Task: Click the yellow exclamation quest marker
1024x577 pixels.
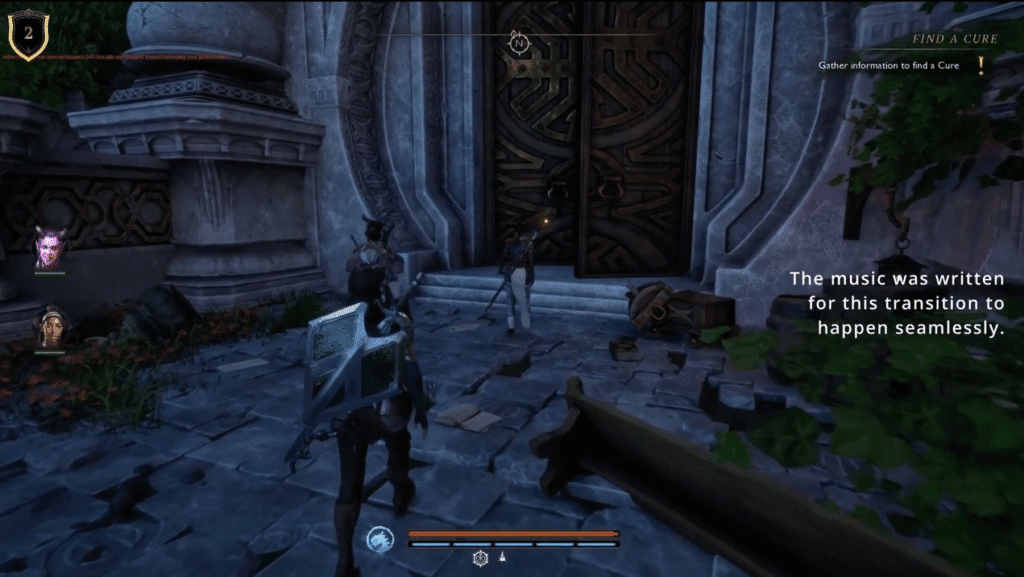Action: (x=981, y=66)
